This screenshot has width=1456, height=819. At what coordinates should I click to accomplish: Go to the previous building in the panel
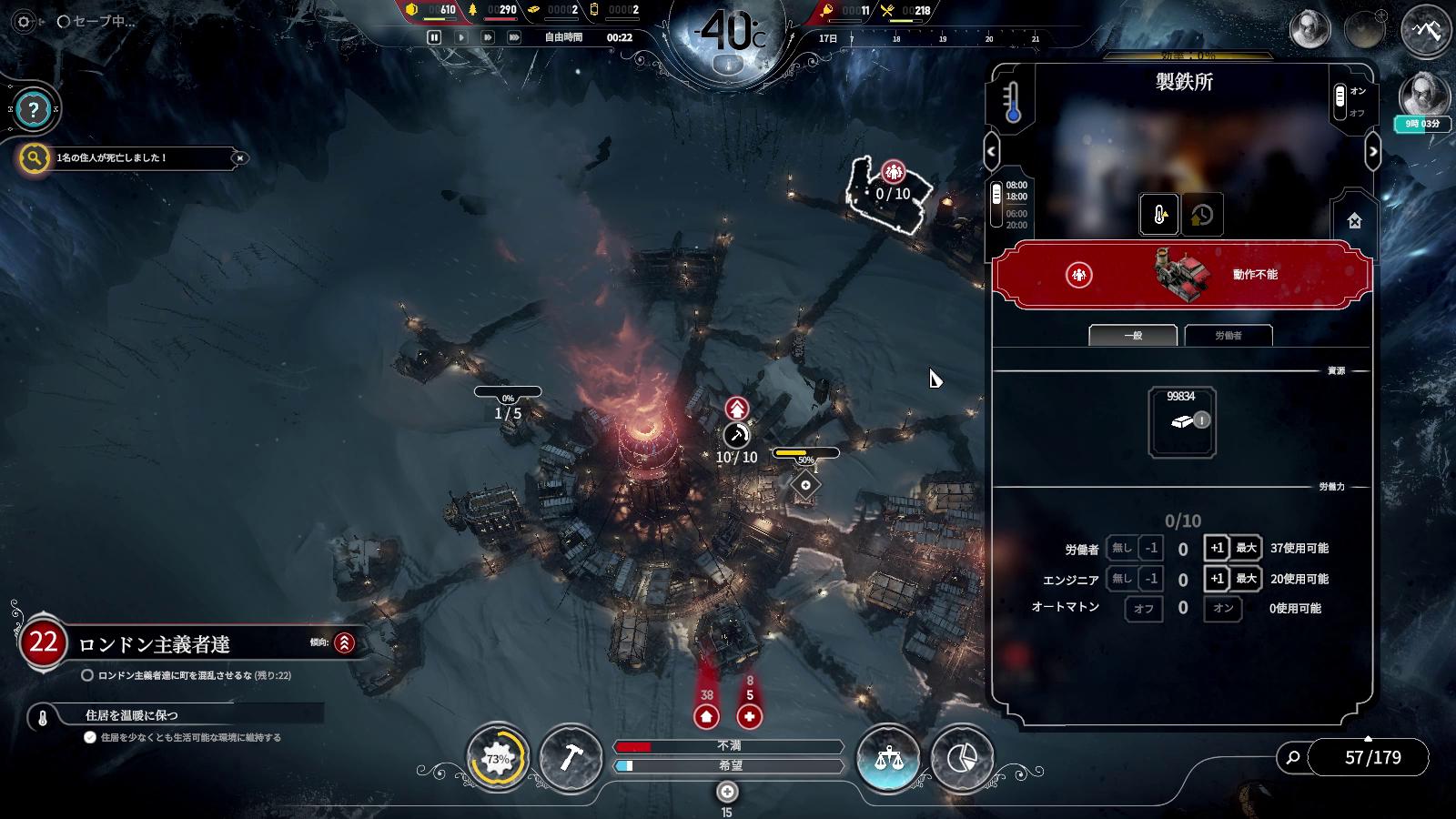pyautogui.click(x=992, y=151)
